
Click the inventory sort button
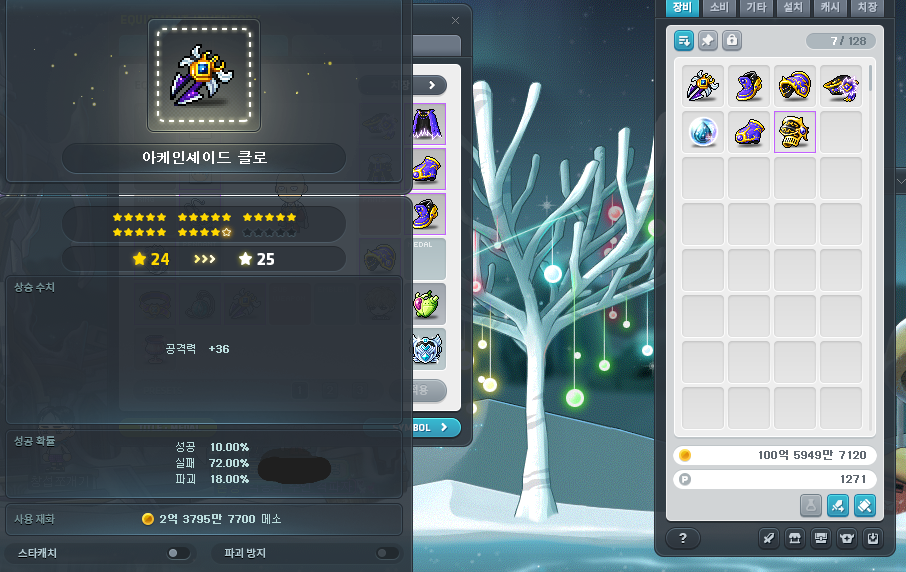pyautogui.click(x=684, y=41)
